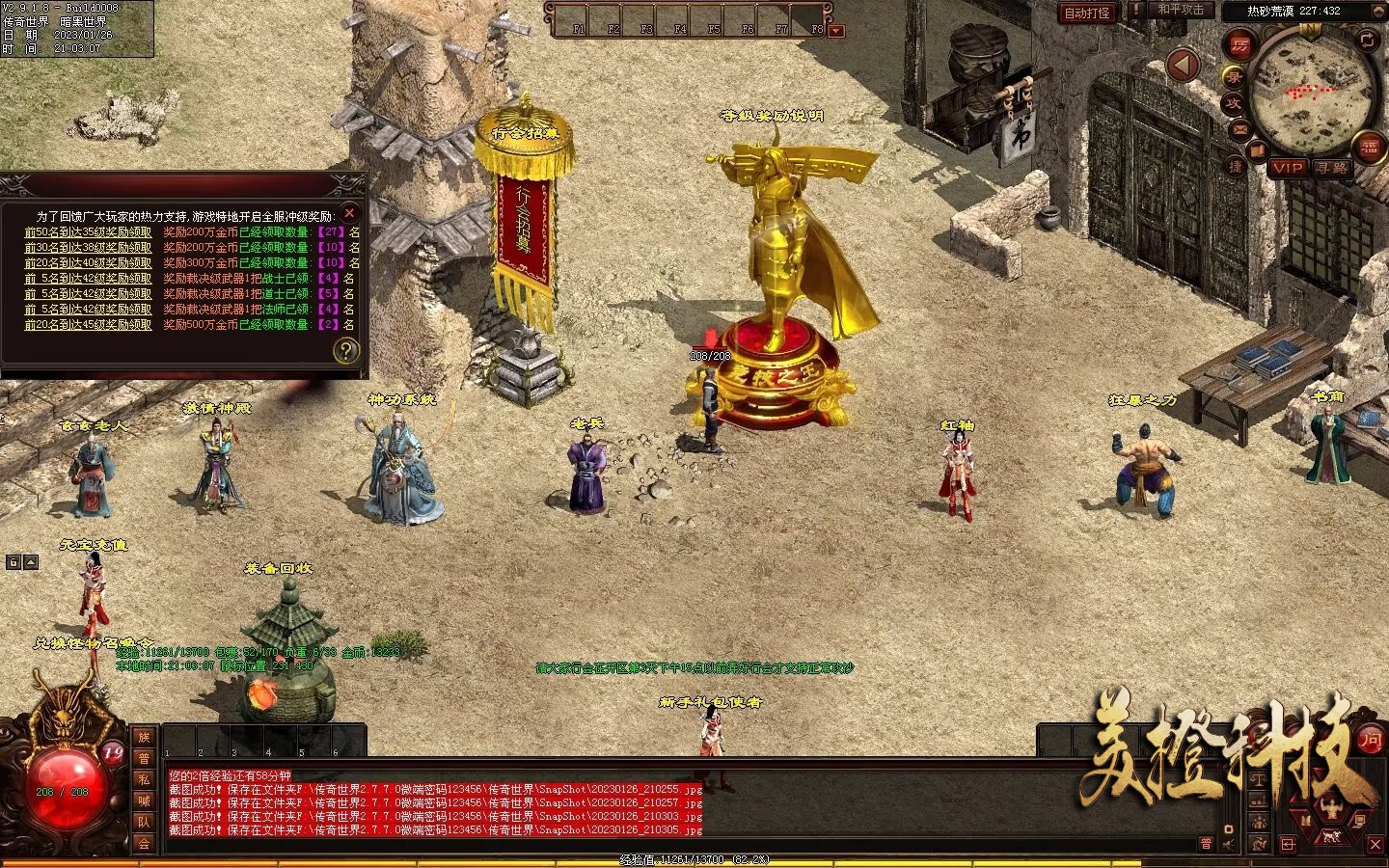1389x868 pixels.
Task: Select the 队 team chat channel
Action: (x=144, y=823)
